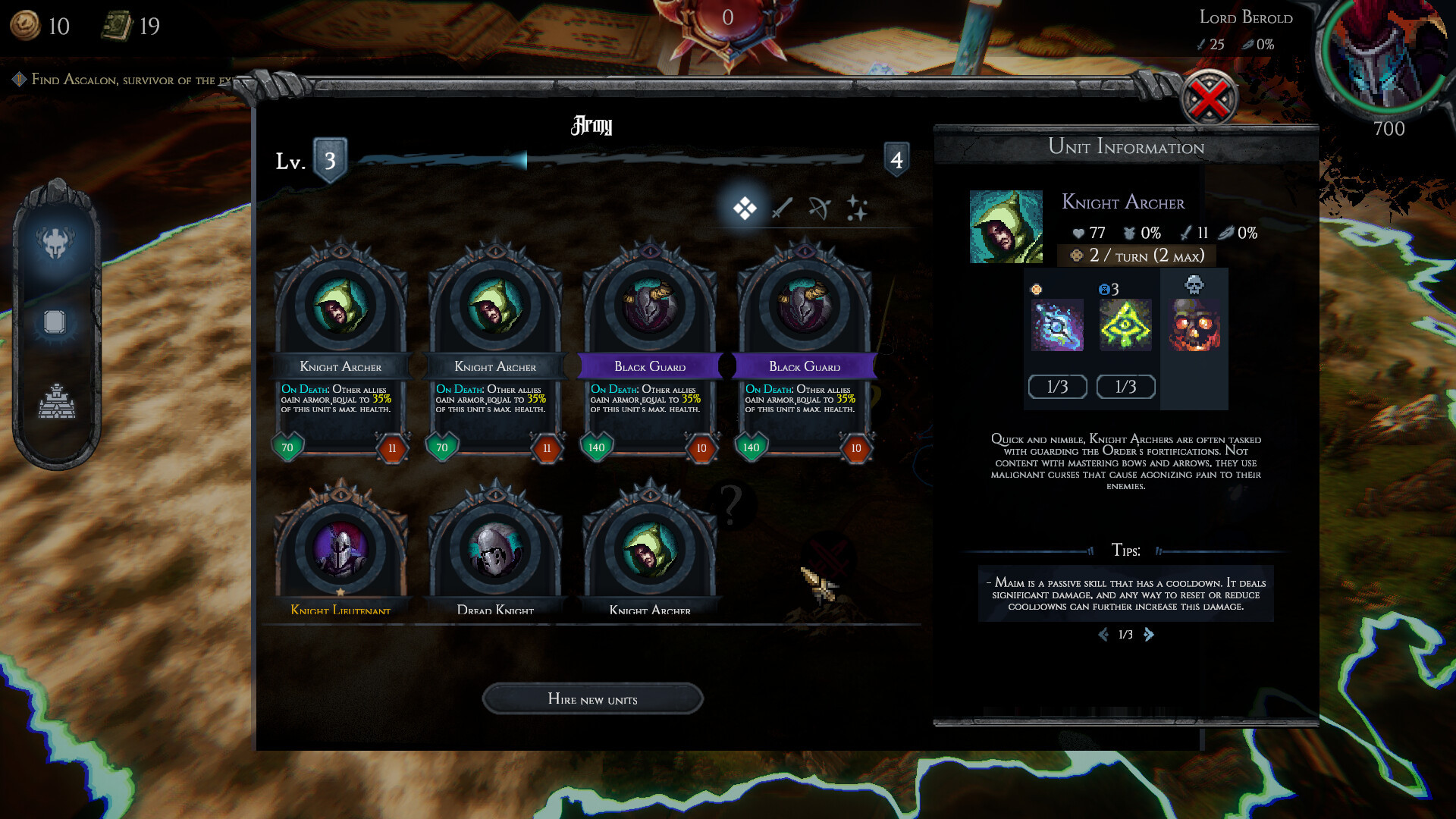Image resolution: width=1456 pixels, height=819 pixels.
Task: Go to the previous tip page
Action: click(1103, 635)
